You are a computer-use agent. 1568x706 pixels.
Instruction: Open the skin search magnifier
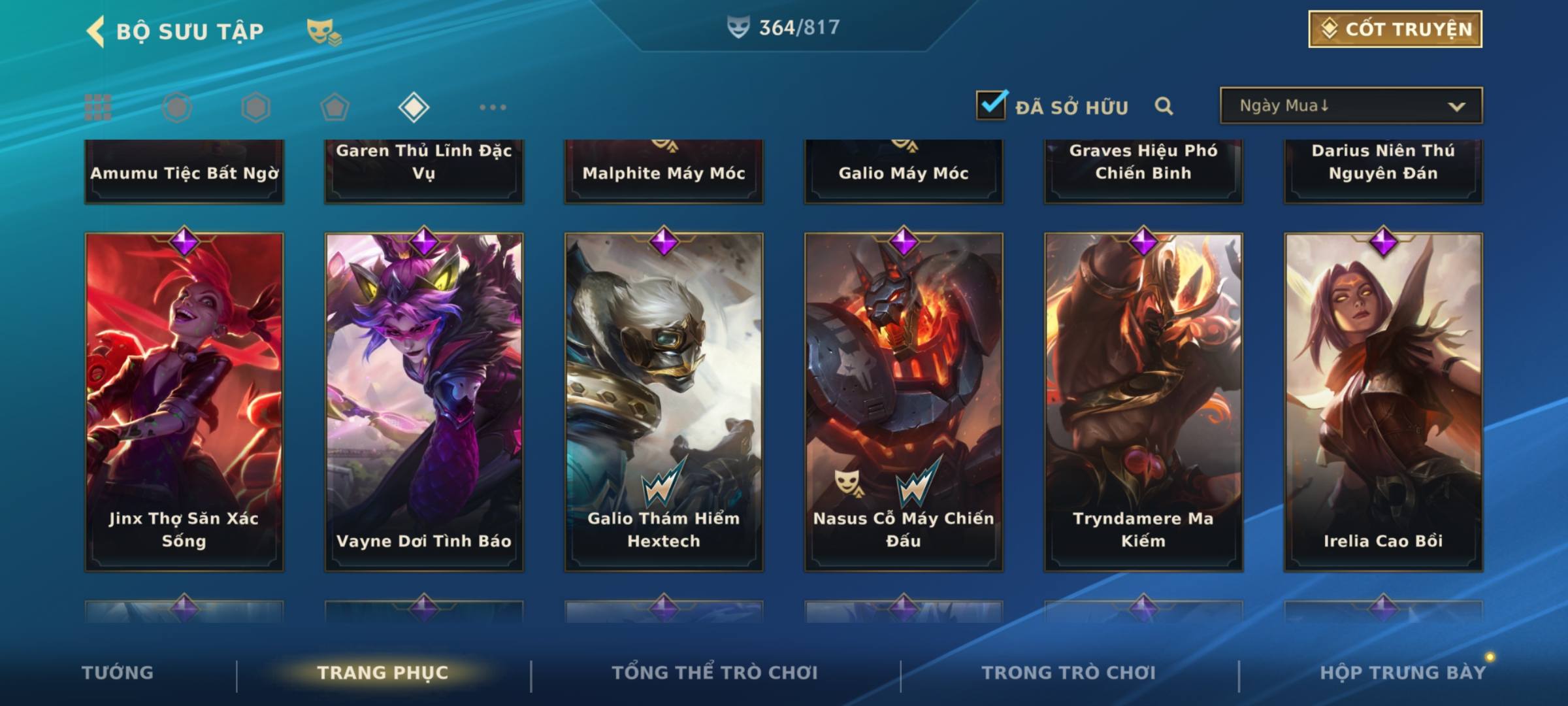coord(1164,106)
